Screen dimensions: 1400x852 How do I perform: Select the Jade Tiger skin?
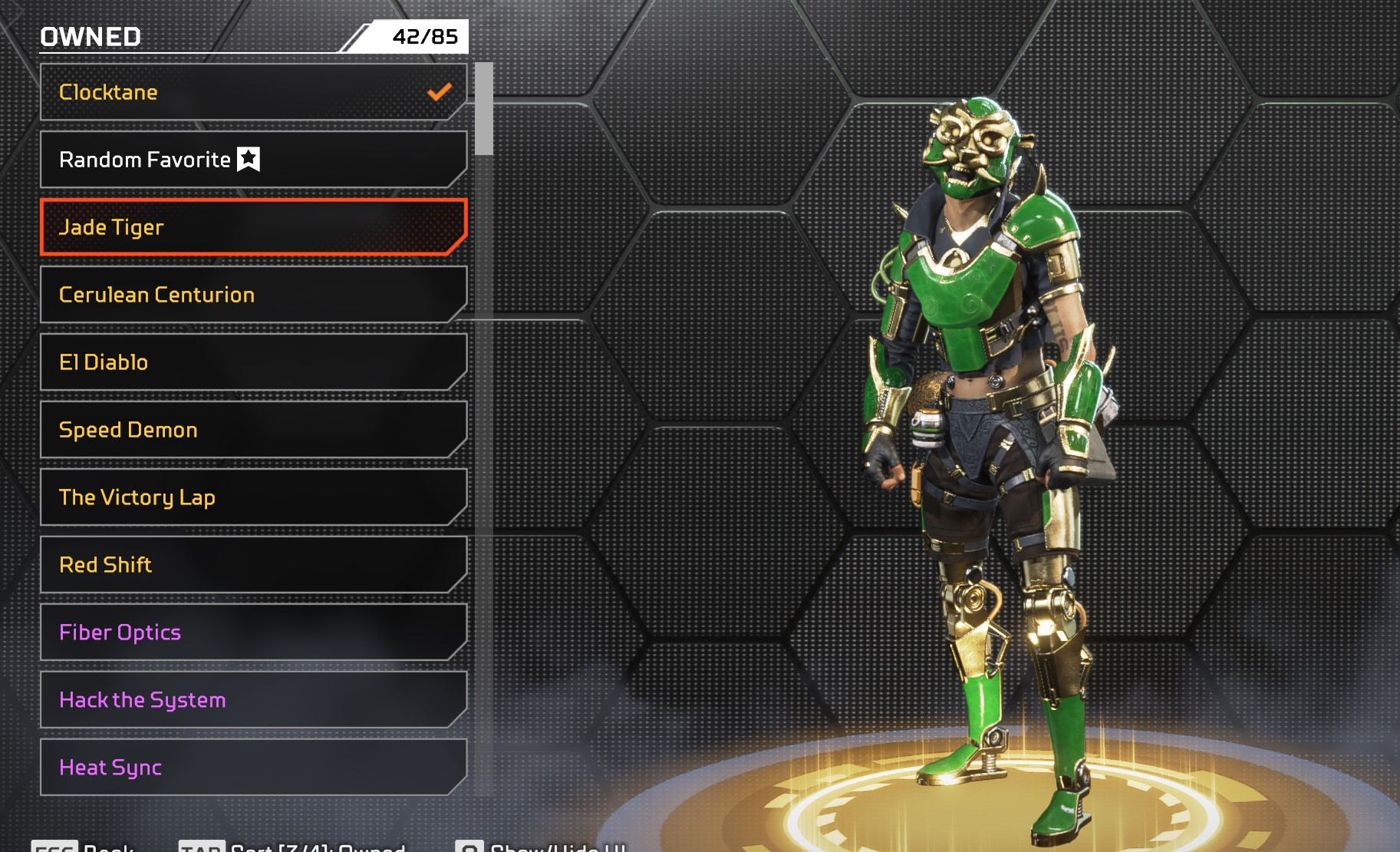coord(253,227)
